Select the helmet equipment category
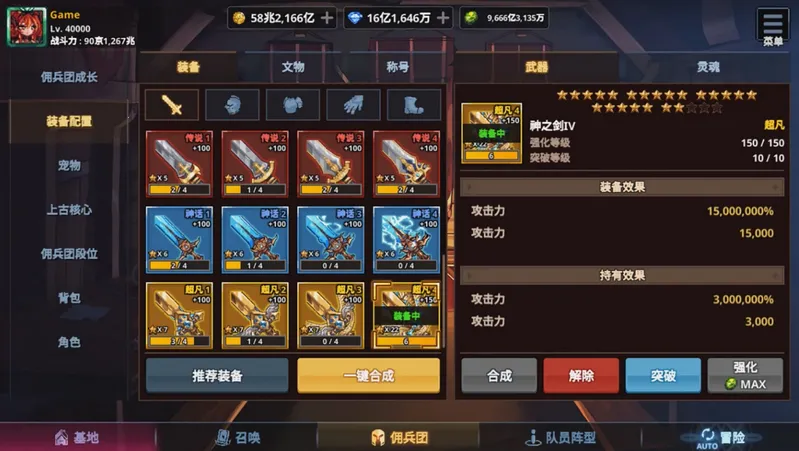Image resolution: width=799 pixels, height=451 pixels. point(232,105)
